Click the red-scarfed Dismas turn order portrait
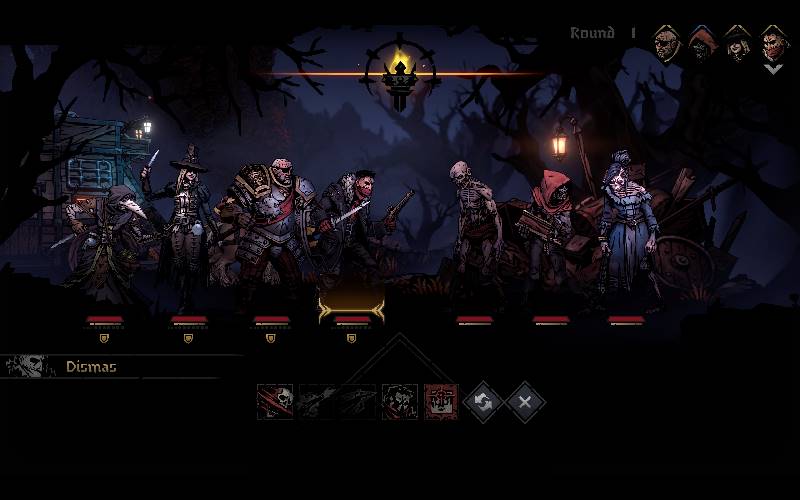Viewport: 800px width, 500px height. pyautogui.click(x=773, y=43)
